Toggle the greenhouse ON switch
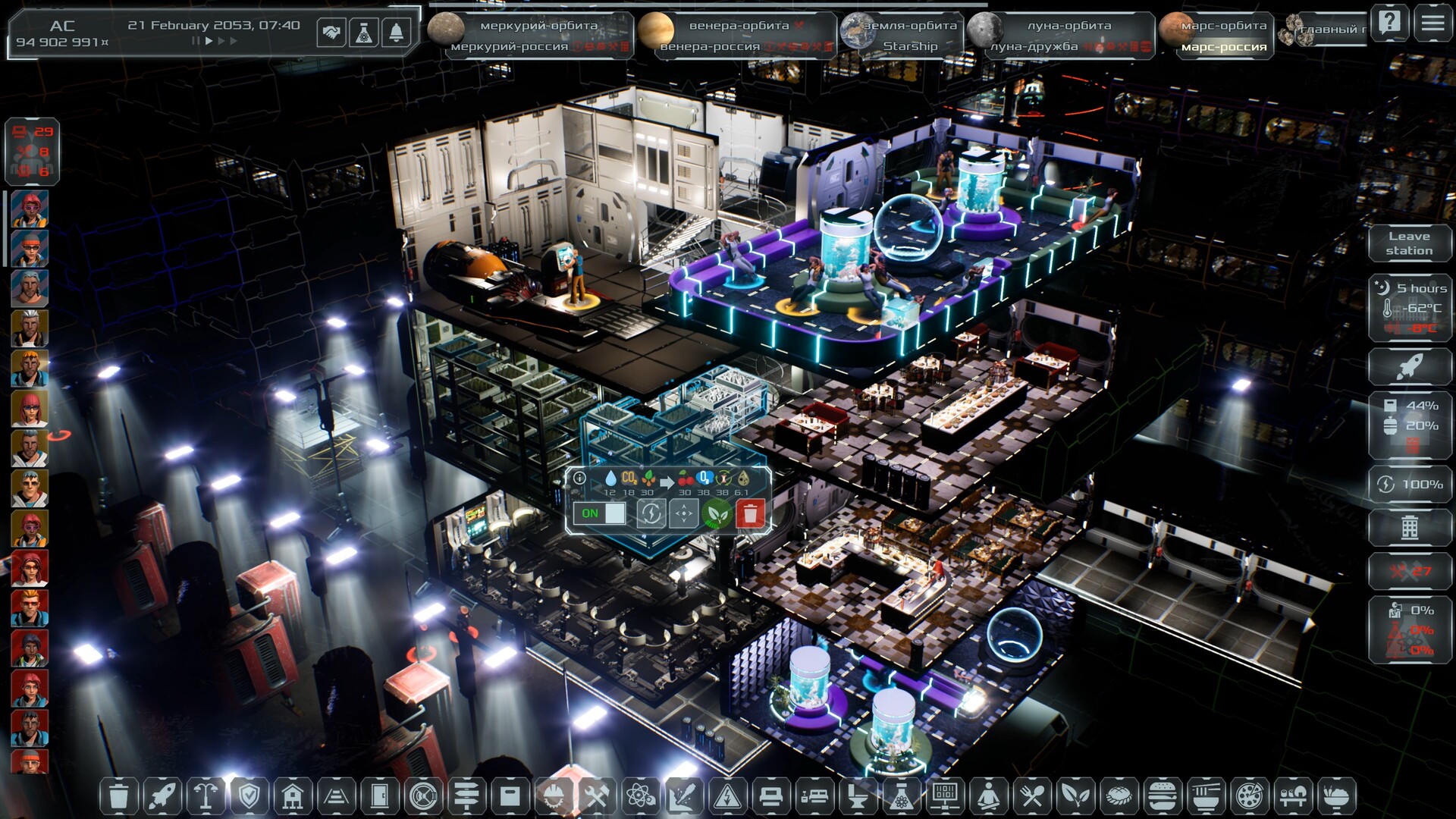Screen dimensions: 1456x819 click(x=600, y=513)
